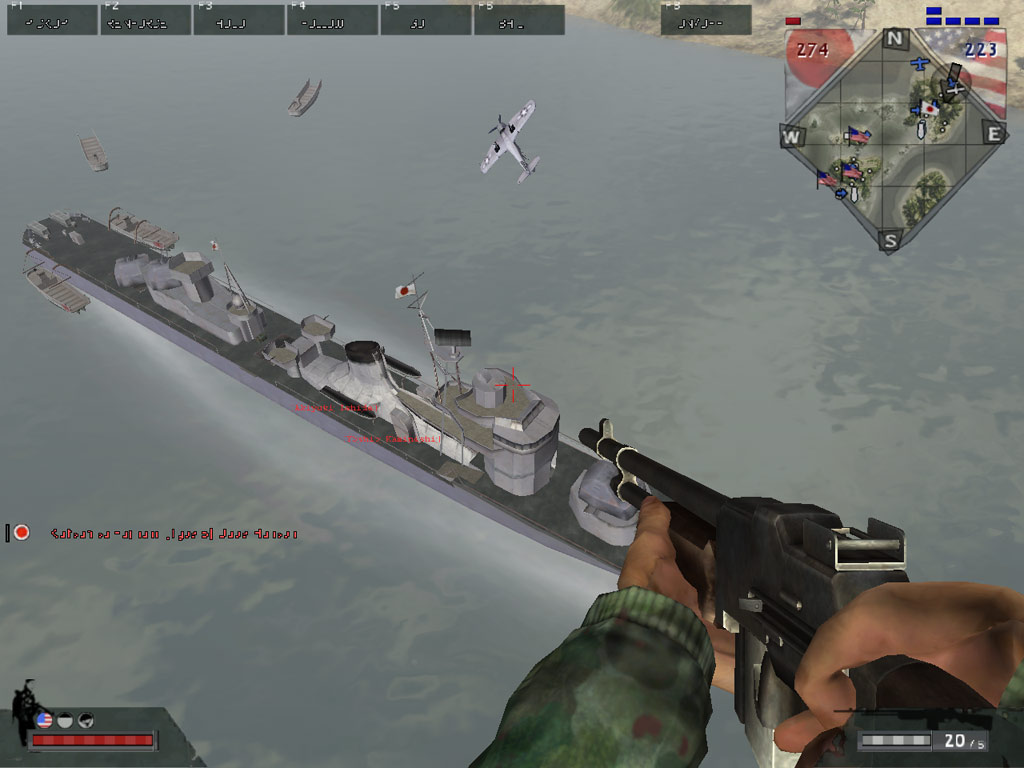Click the N compass marker on minimap
The image size is (1024, 768).
tap(895, 40)
